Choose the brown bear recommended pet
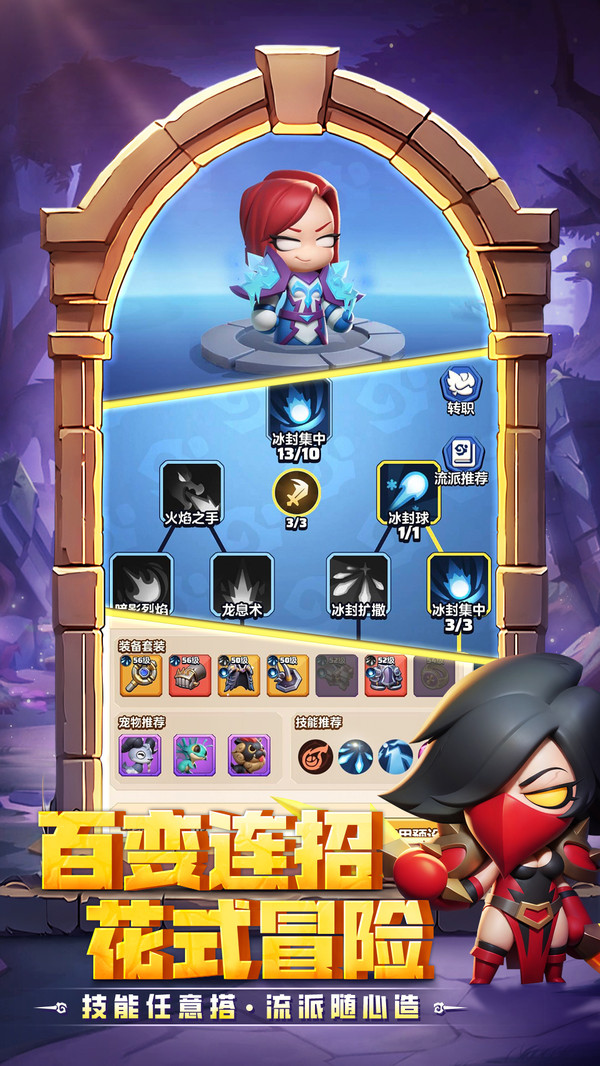 tap(249, 755)
